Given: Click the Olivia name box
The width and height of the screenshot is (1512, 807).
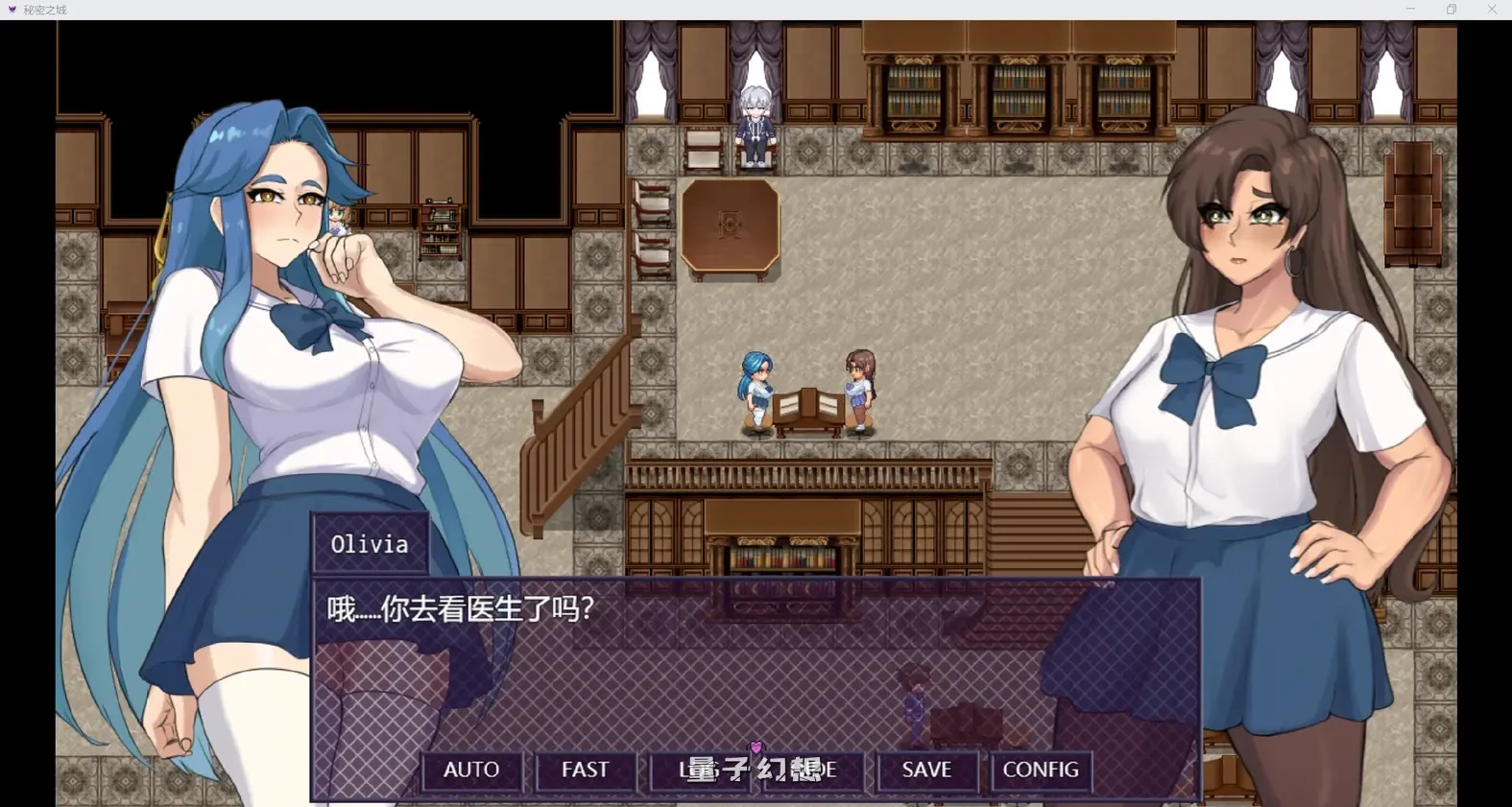Looking at the screenshot, I should coord(370,544).
